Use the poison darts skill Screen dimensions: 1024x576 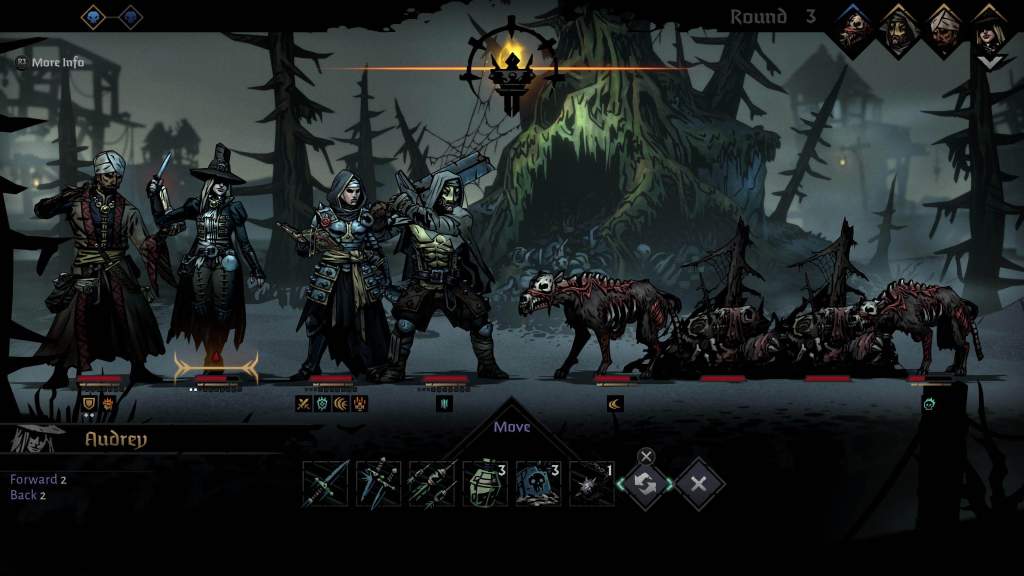[432, 484]
